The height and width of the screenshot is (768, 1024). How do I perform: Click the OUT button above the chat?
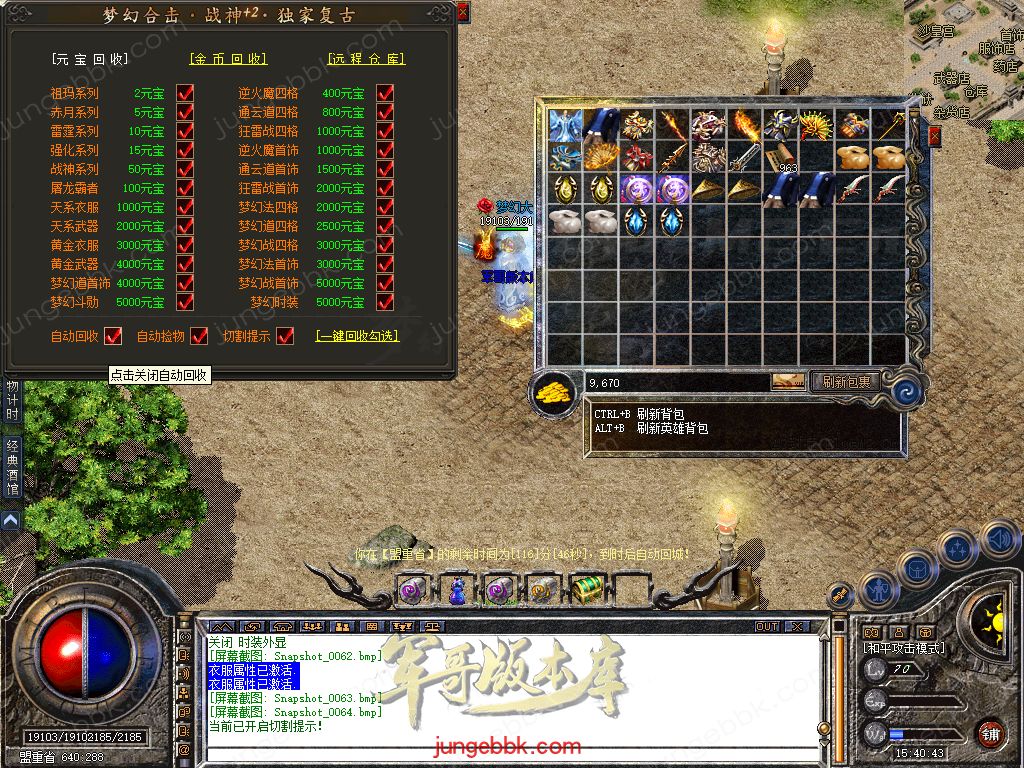click(767, 626)
